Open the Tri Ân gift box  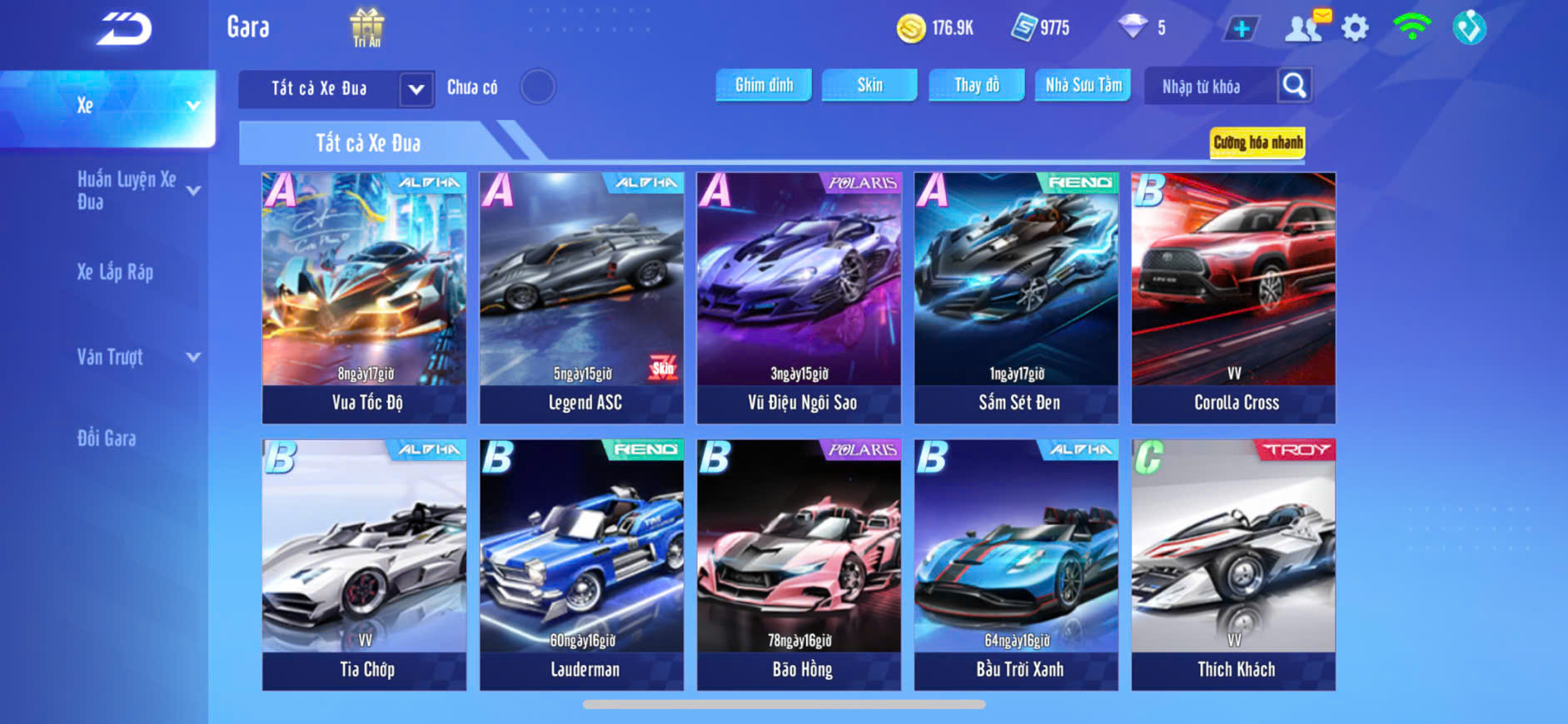click(x=366, y=27)
